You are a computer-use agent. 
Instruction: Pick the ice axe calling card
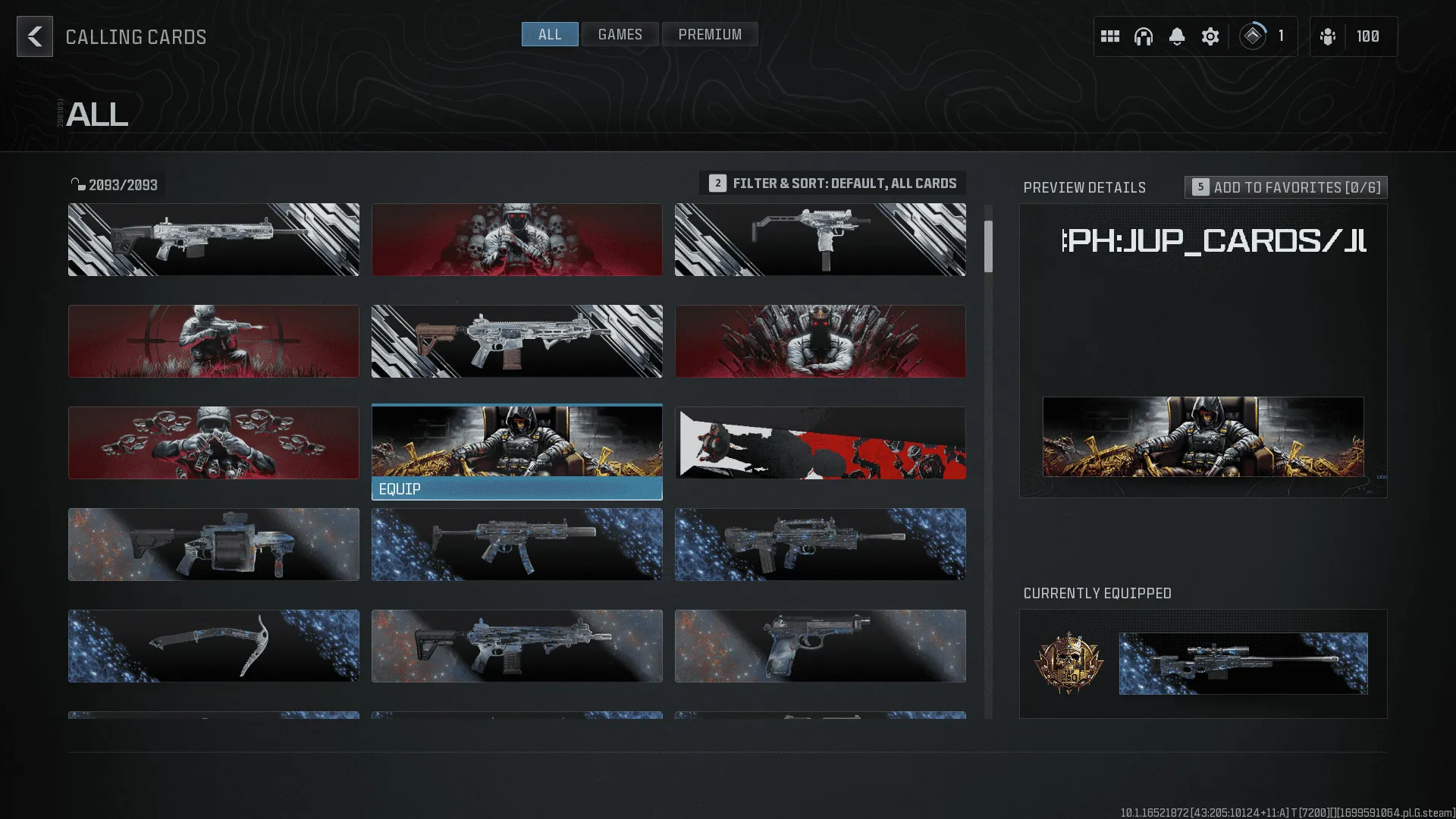pyautogui.click(x=213, y=646)
